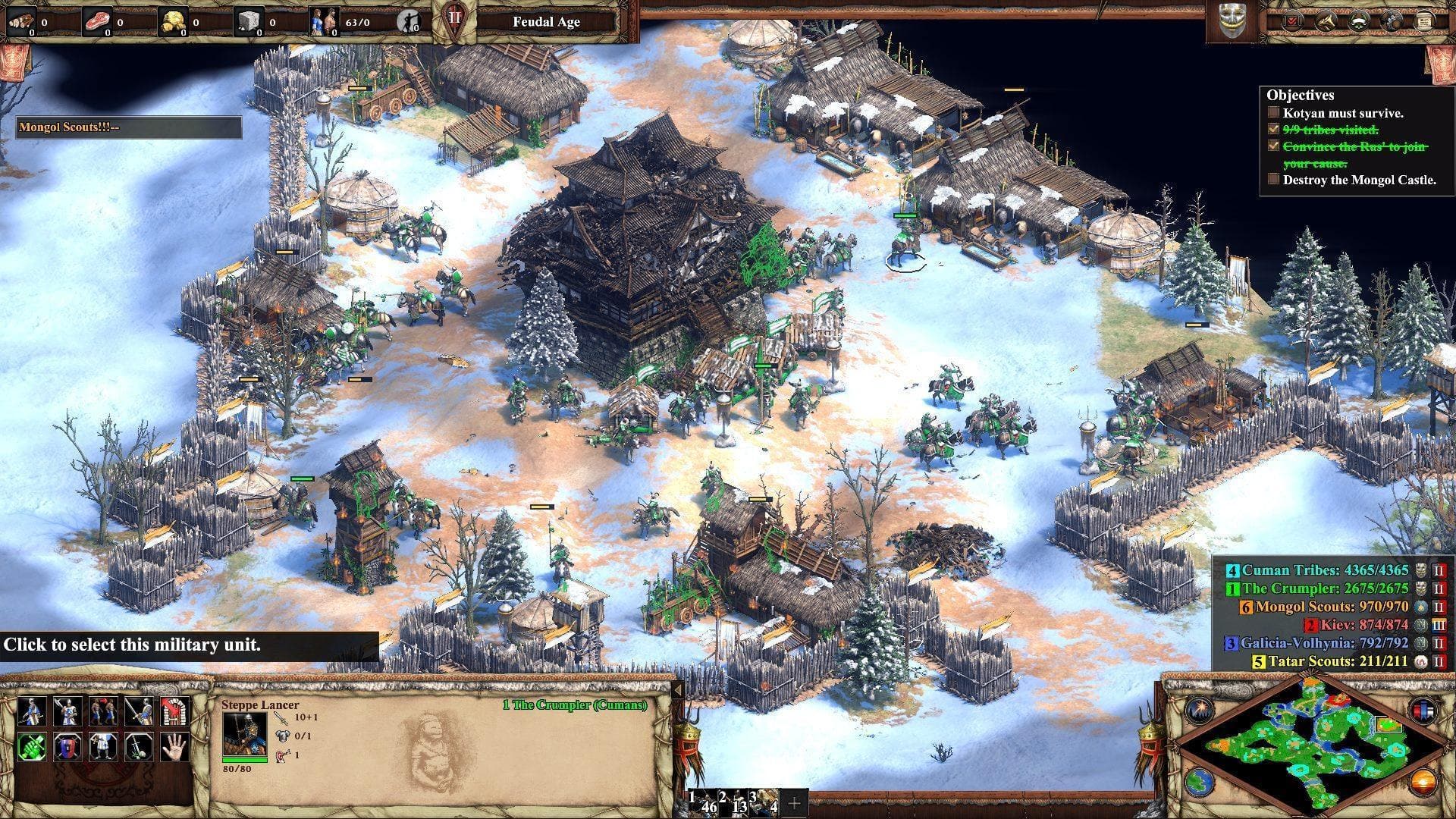This screenshot has width=1456, height=819.
Task: Select the Stop command hand icon
Action: 174,747
